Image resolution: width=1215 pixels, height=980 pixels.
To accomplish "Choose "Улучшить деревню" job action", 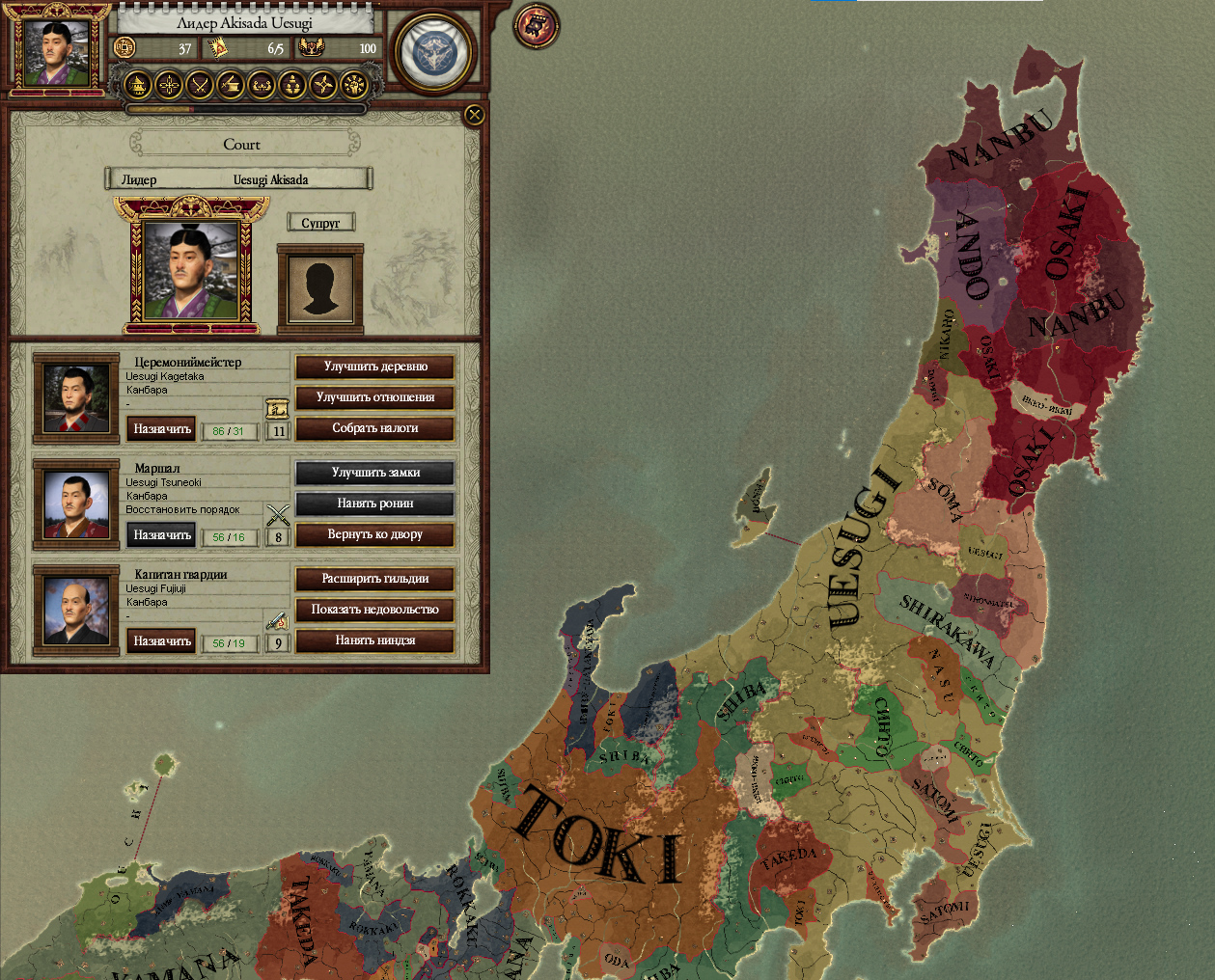I will 375,367.
